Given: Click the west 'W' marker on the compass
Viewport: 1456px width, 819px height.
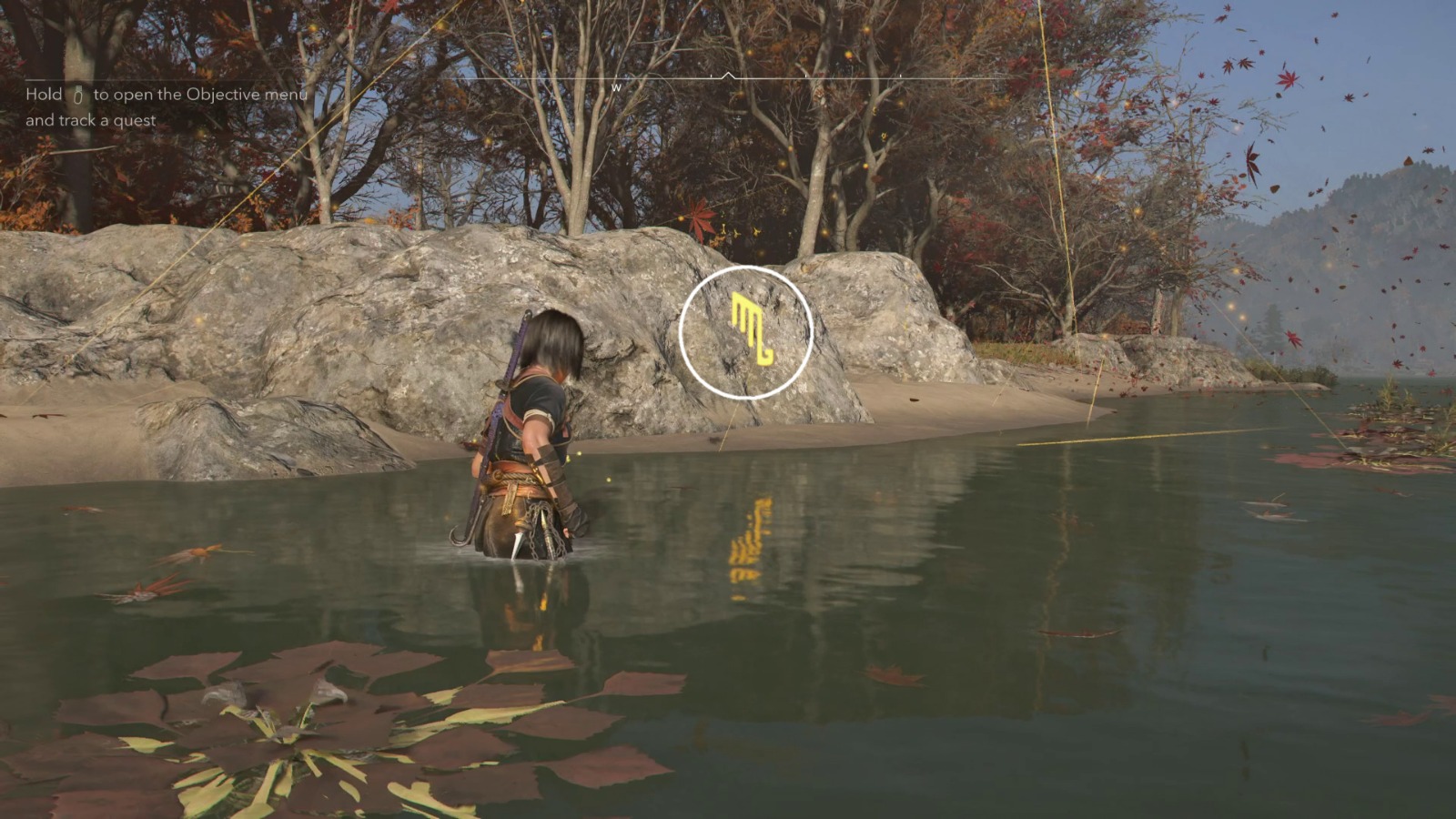Looking at the screenshot, I should tap(616, 88).
